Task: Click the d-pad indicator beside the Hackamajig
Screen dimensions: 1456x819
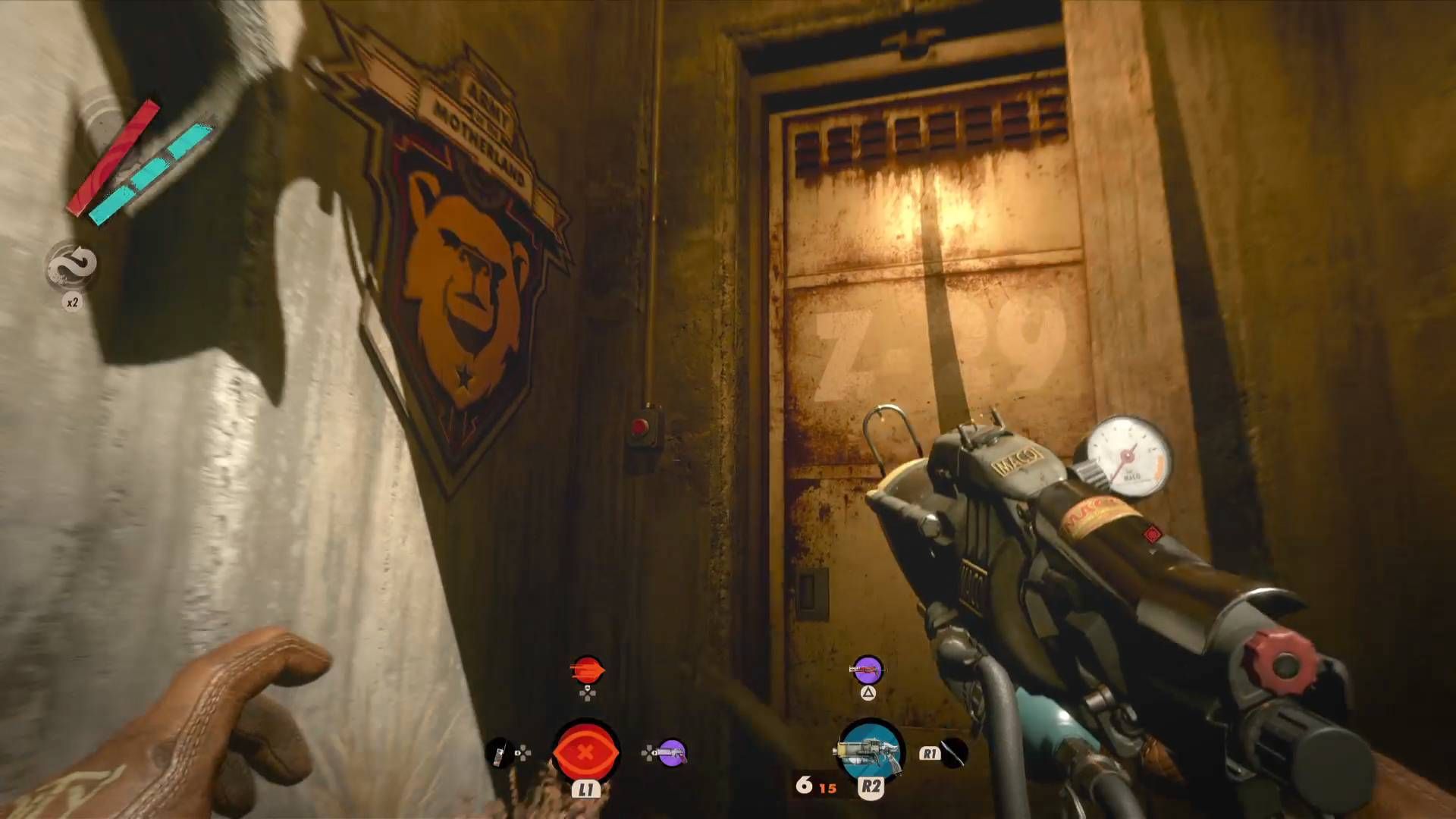Action: point(648,752)
